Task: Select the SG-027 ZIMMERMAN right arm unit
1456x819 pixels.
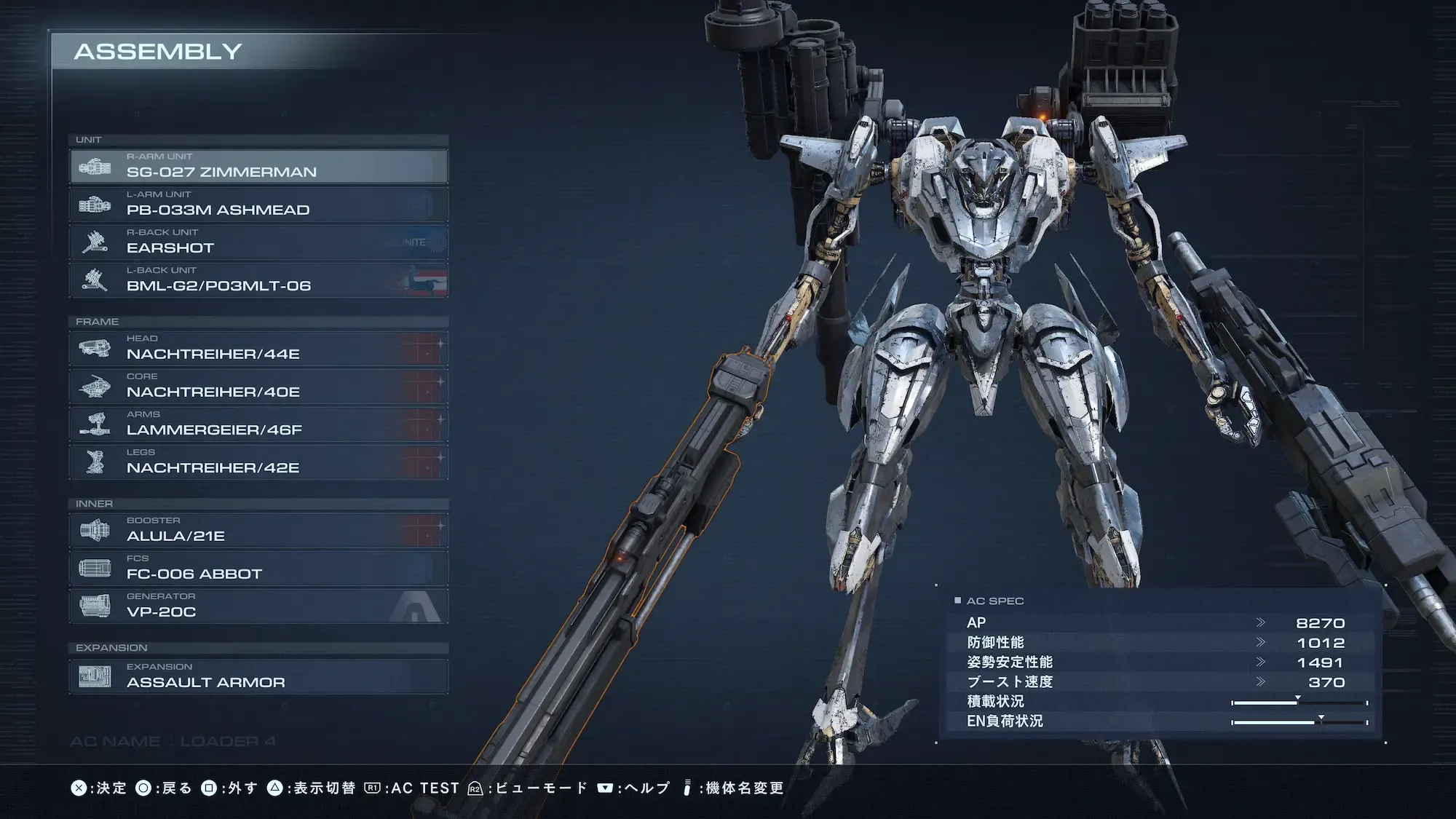Action: tap(258, 167)
